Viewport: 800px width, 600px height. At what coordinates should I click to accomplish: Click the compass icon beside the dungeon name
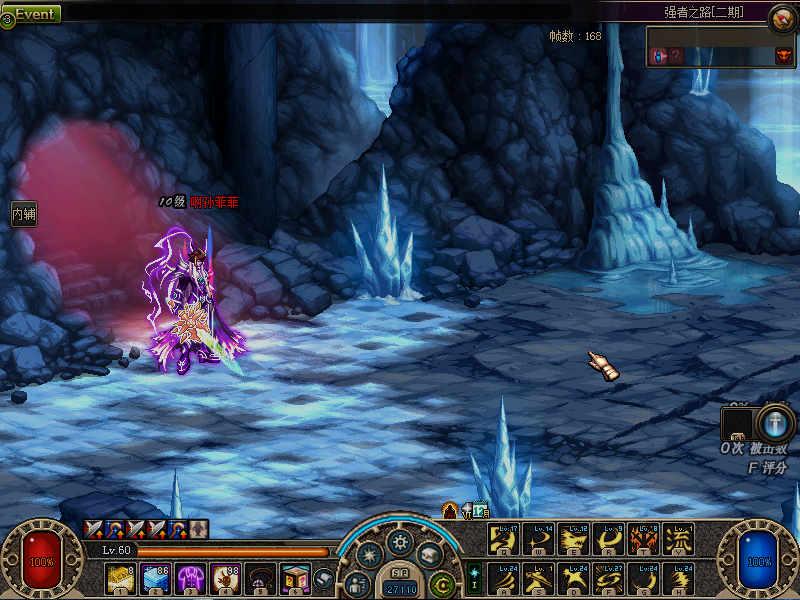click(781, 18)
